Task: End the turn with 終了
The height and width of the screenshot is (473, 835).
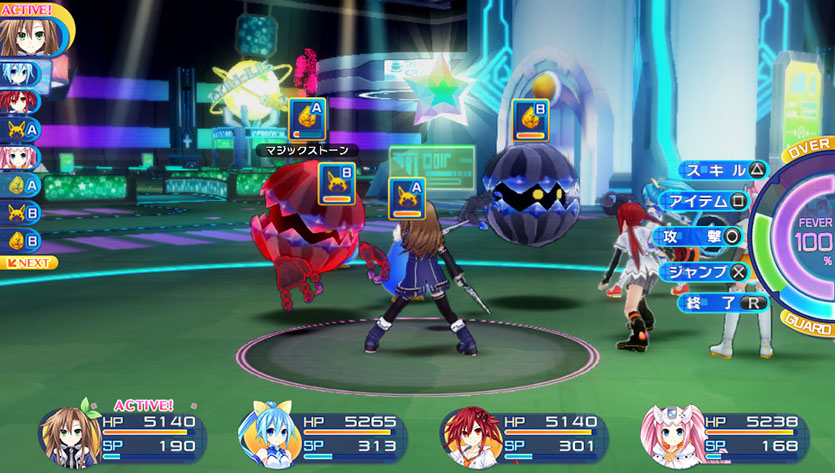Action: tap(722, 302)
